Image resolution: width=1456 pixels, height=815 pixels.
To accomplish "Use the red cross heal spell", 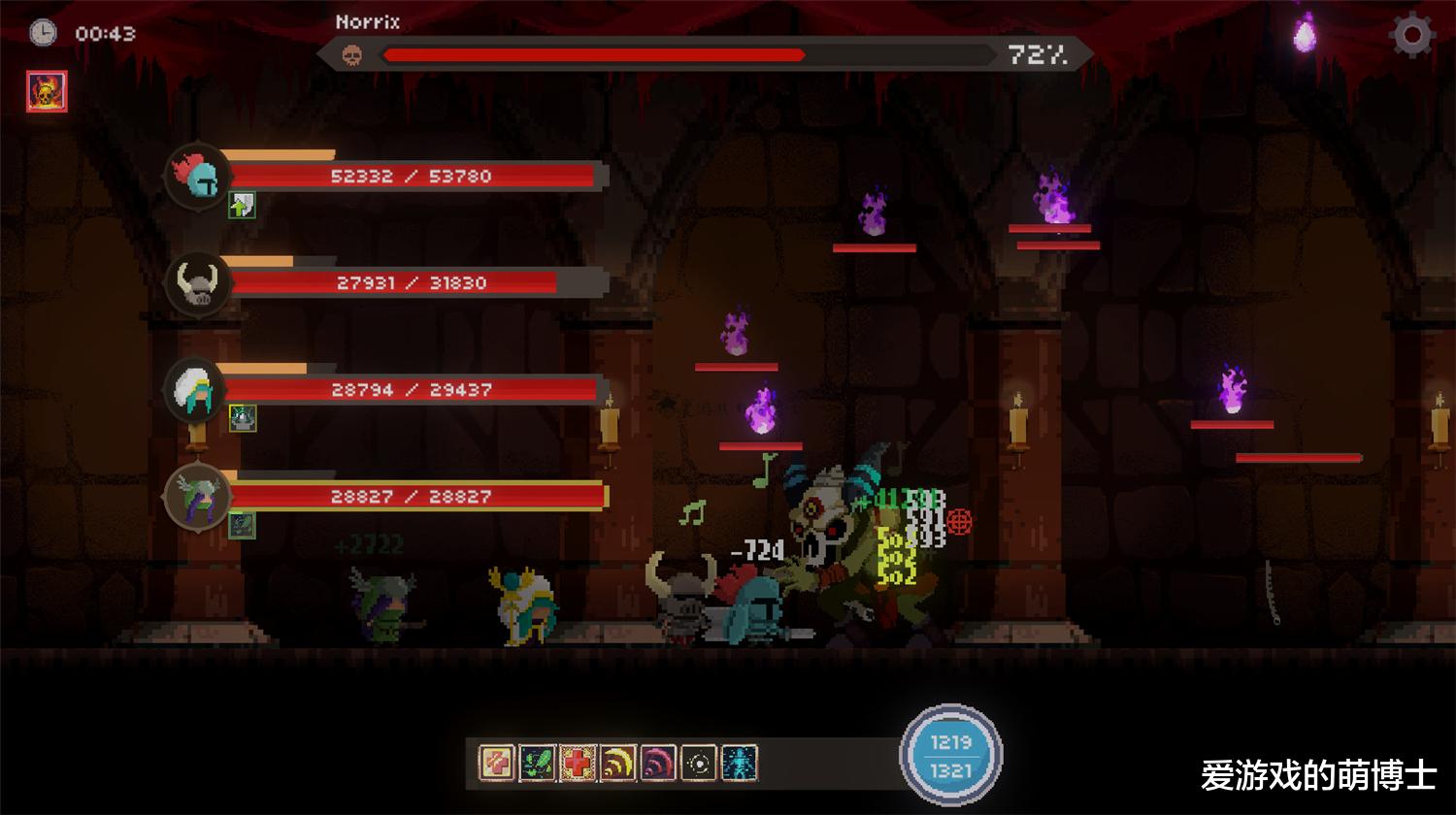I will (x=578, y=763).
